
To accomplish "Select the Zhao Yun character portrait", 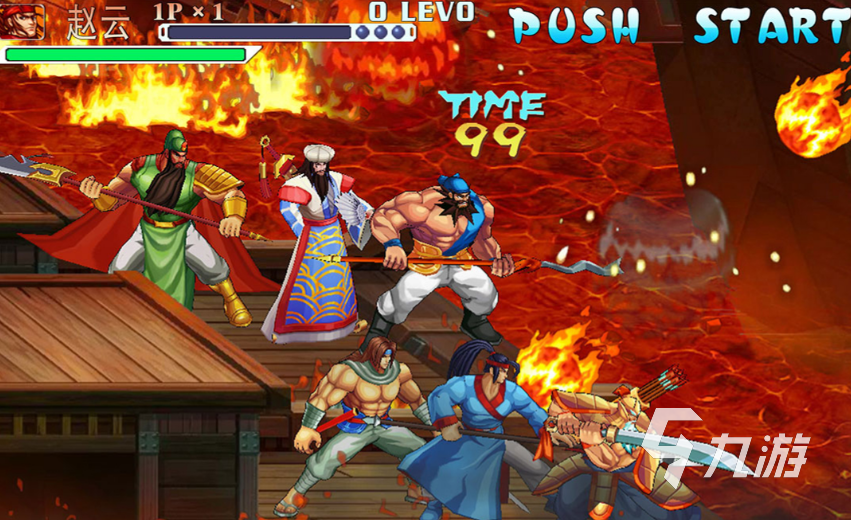I will (x=23, y=22).
